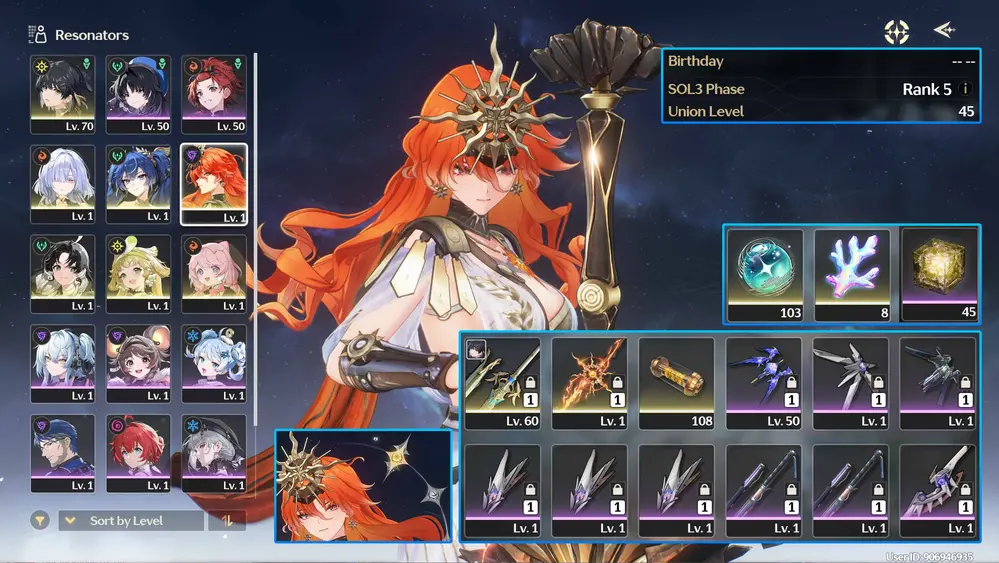
Task: Click the round crosshair icon at top
Action: (x=896, y=32)
